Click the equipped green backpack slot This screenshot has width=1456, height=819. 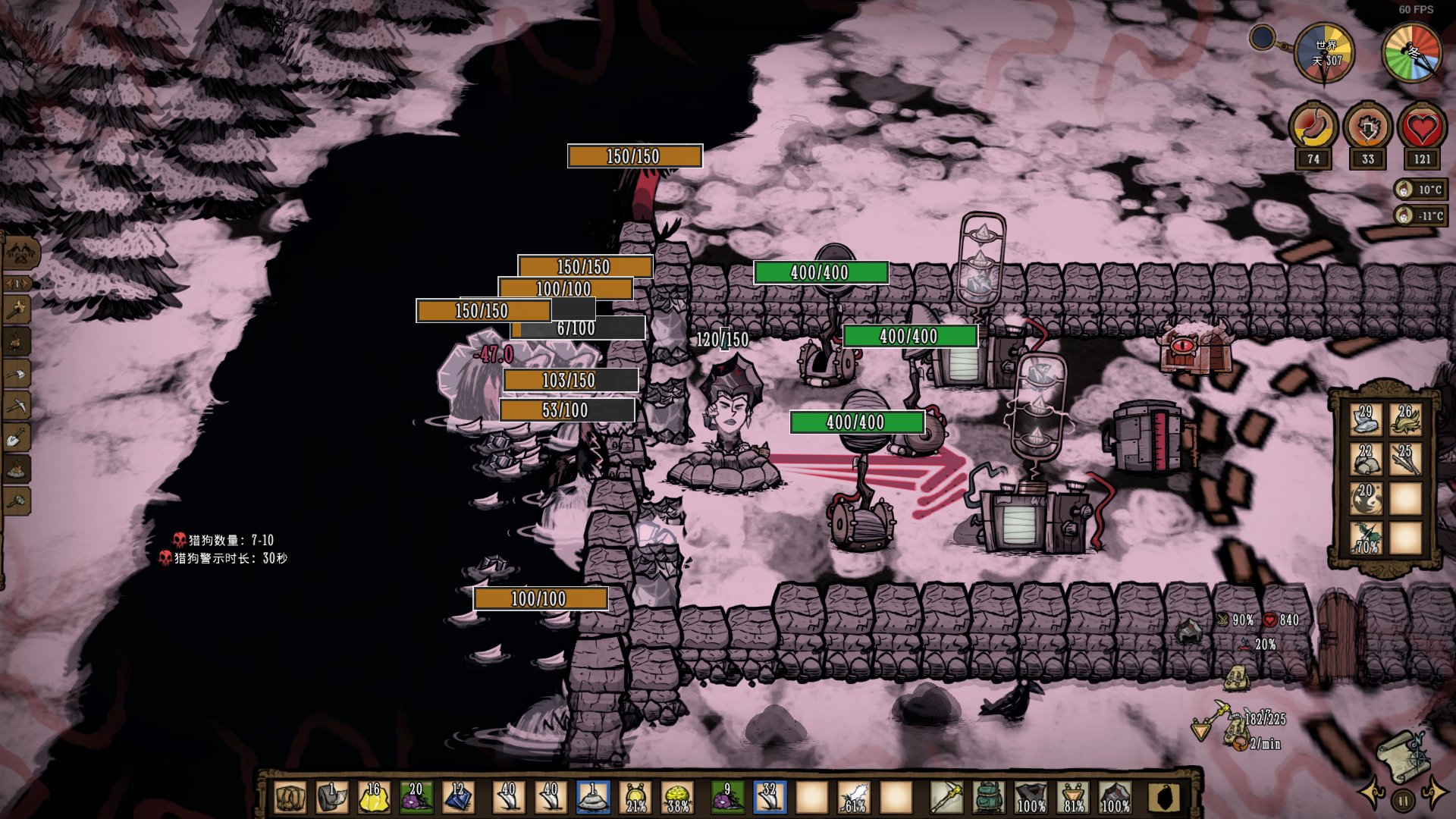click(988, 798)
